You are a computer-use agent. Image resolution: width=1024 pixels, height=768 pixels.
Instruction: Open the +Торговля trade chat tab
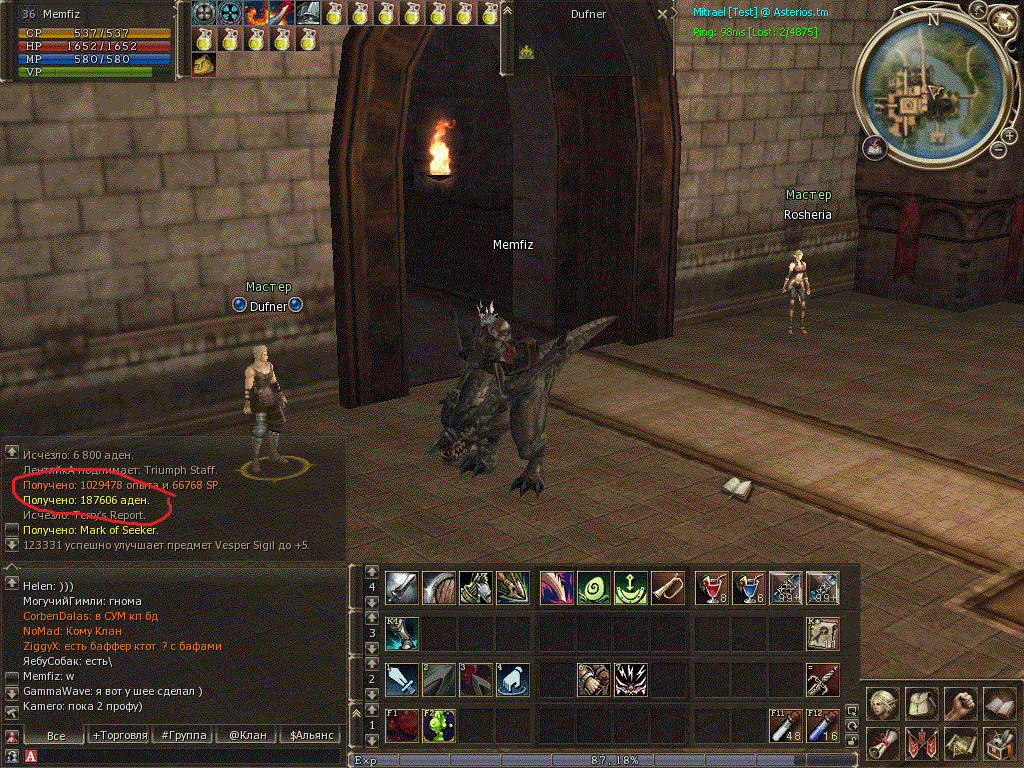coord(119,735)
